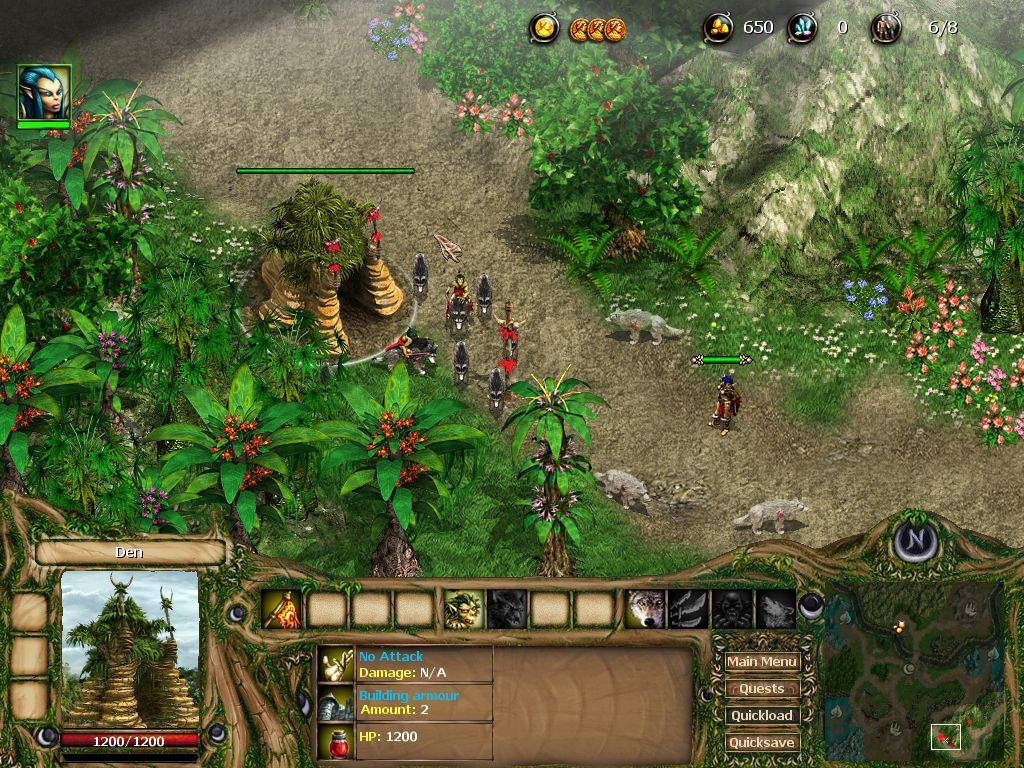Screen dimensions: 1024x768
Task: Pick the dark beast face upgrade icon
Action: pyautogui.click(x=732, y=609)
